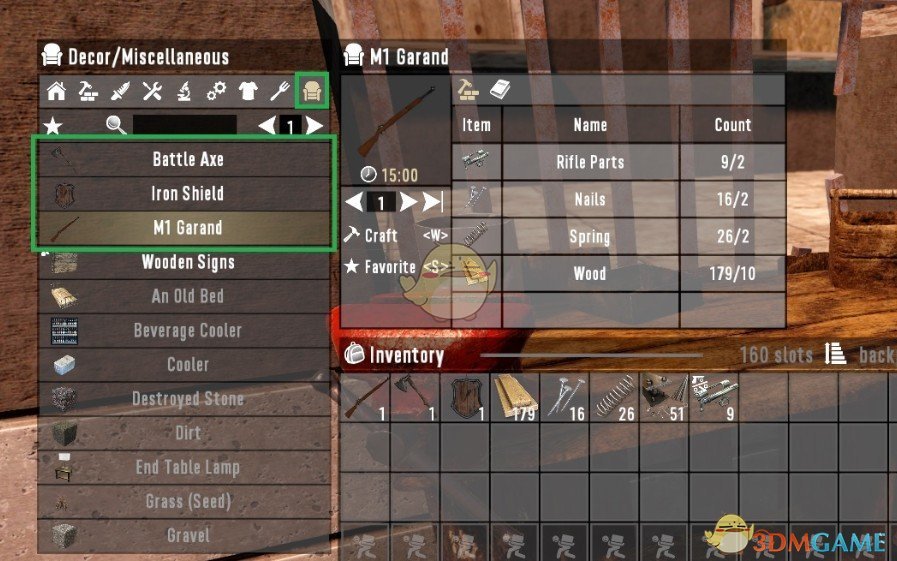Select the Battle Axe recipe
897x561 pixels.
coord(187,159)
